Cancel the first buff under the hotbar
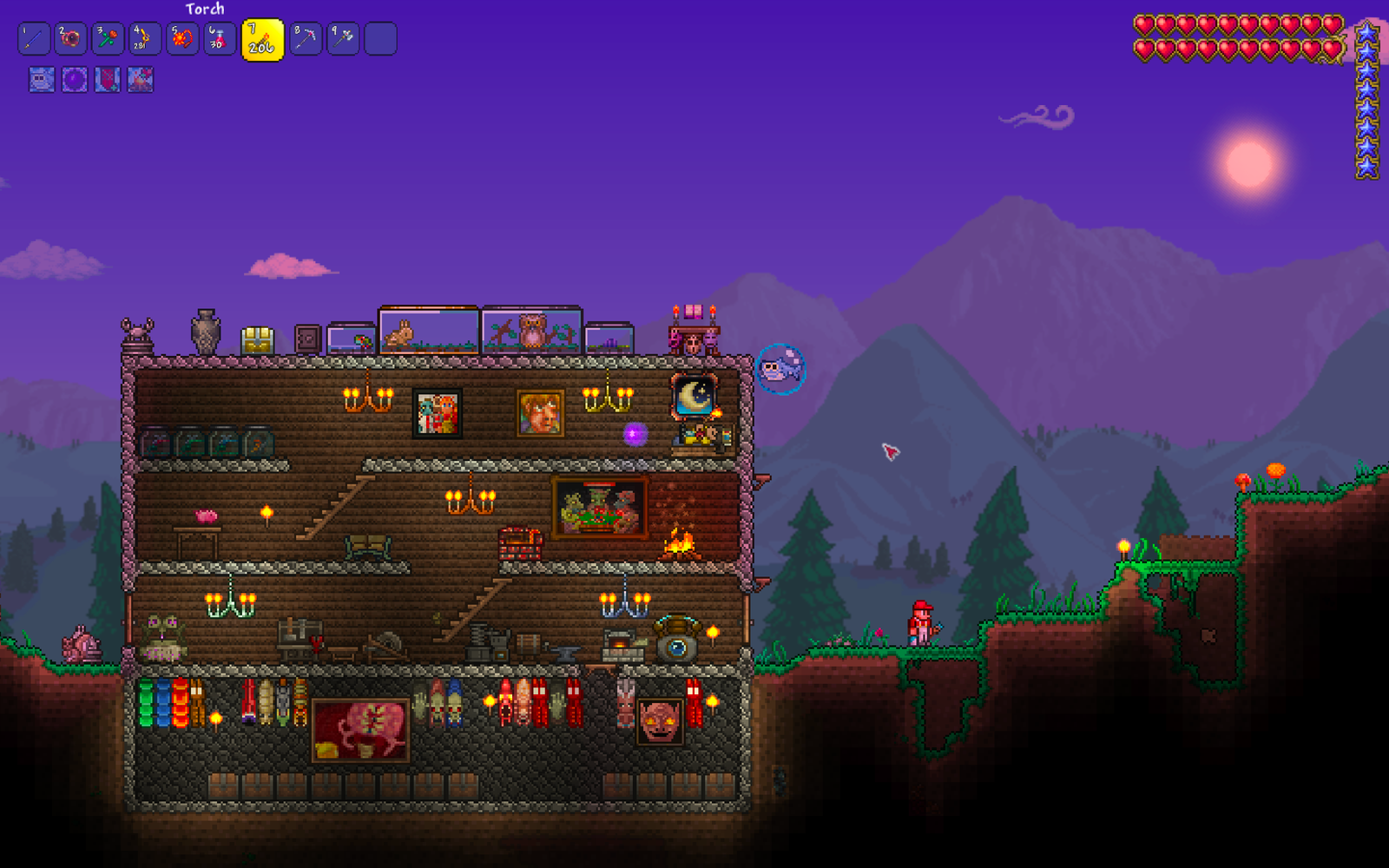The width and height of the screenshot is (1389, 868). click(41, 80)
